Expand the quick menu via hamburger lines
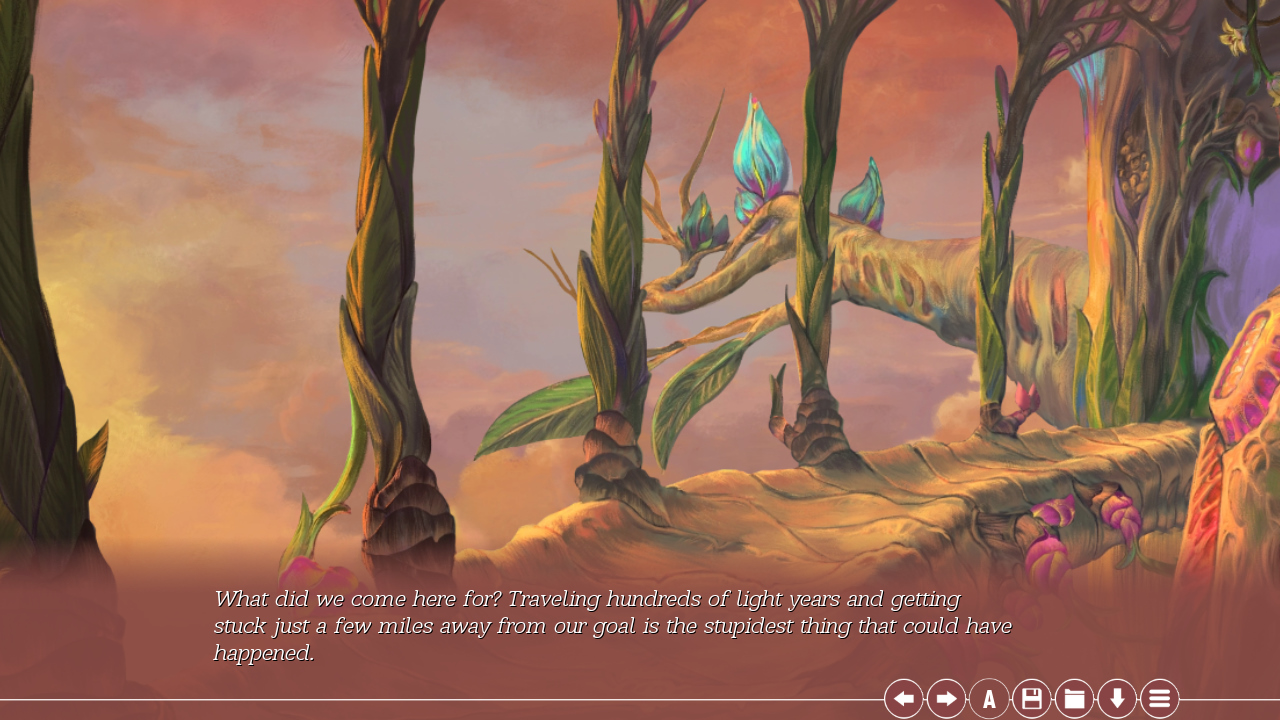The width and height of the screenshot is (1280, 720). coord(1159,697)
